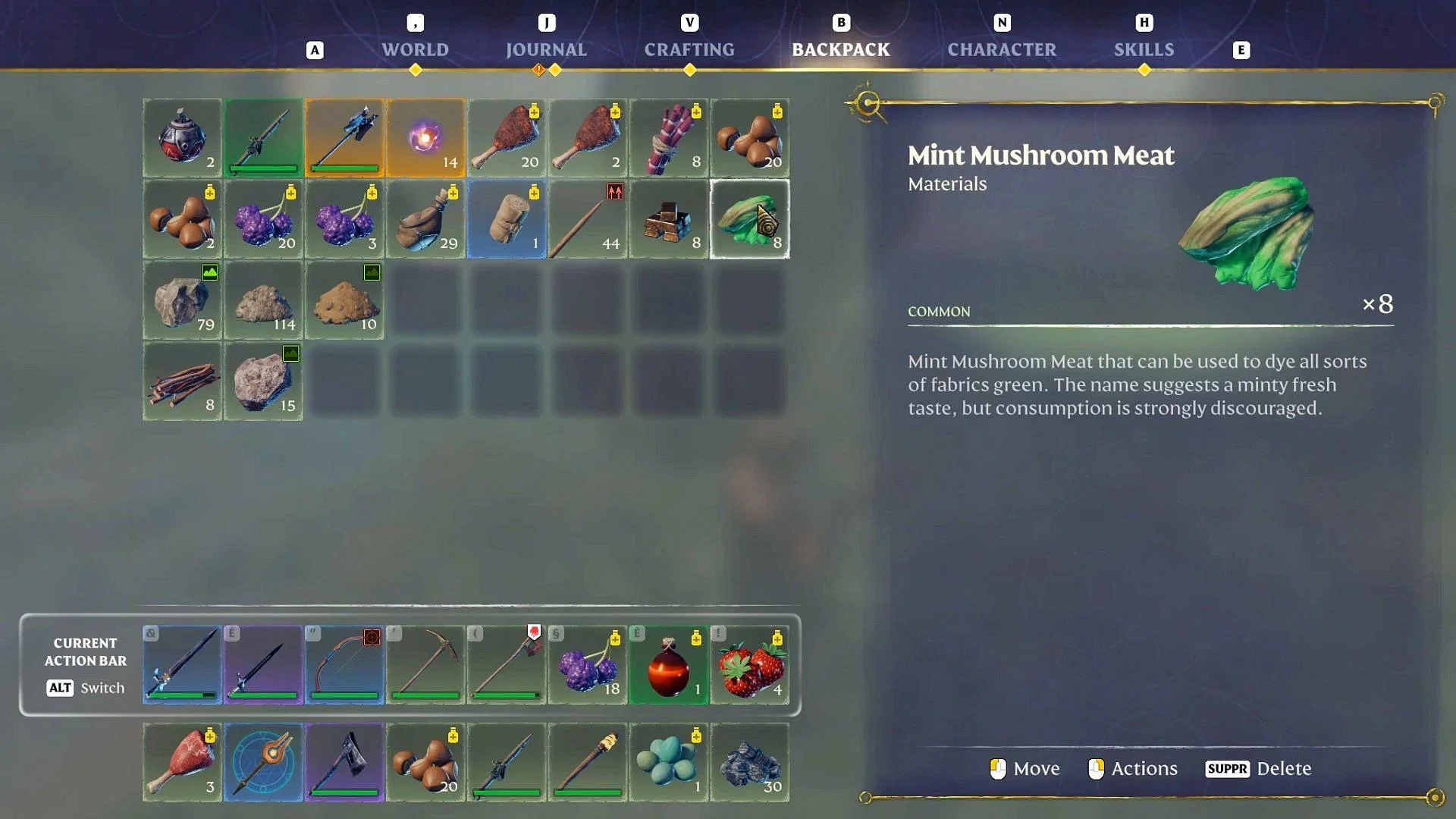Switch to the Crafting tab
1456x819 pixels.
click(689, 49)
